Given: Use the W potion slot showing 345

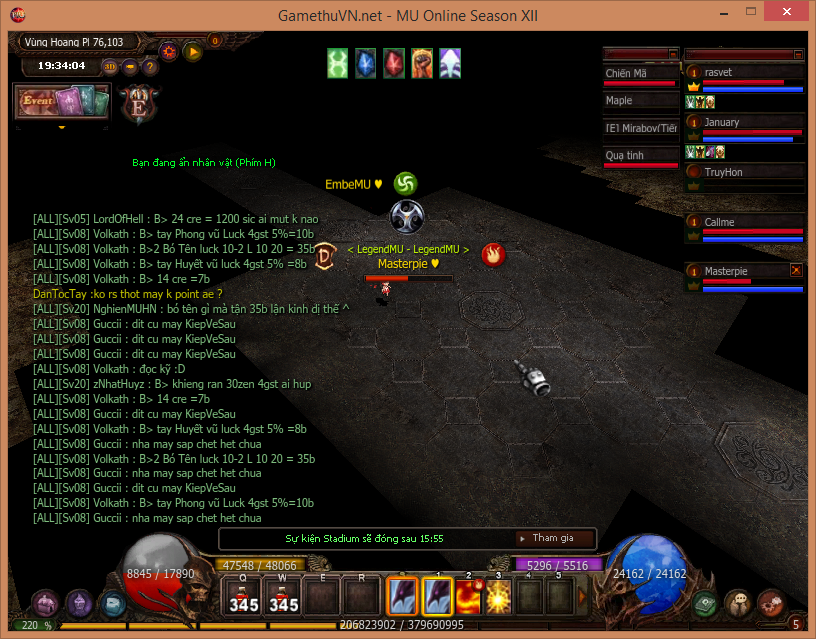Looking at the screenshot, I should [284, 598].
